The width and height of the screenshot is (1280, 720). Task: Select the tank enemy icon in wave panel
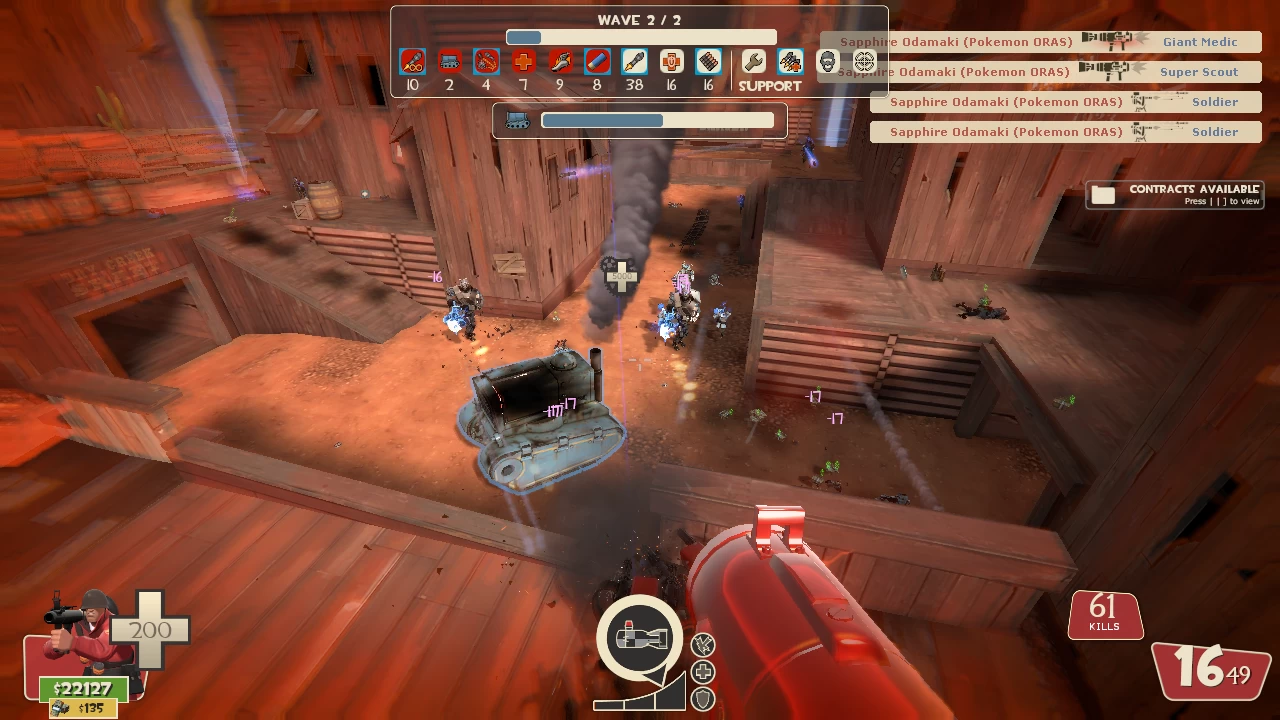point(450,62)
